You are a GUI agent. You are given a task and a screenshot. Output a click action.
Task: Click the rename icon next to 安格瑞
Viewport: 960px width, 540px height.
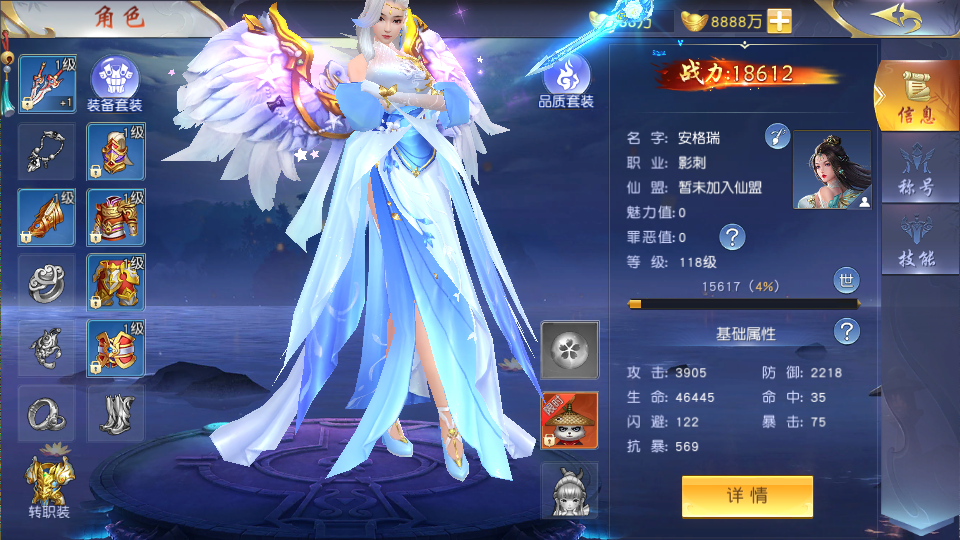pyautogui.click(x=778, y=137)
